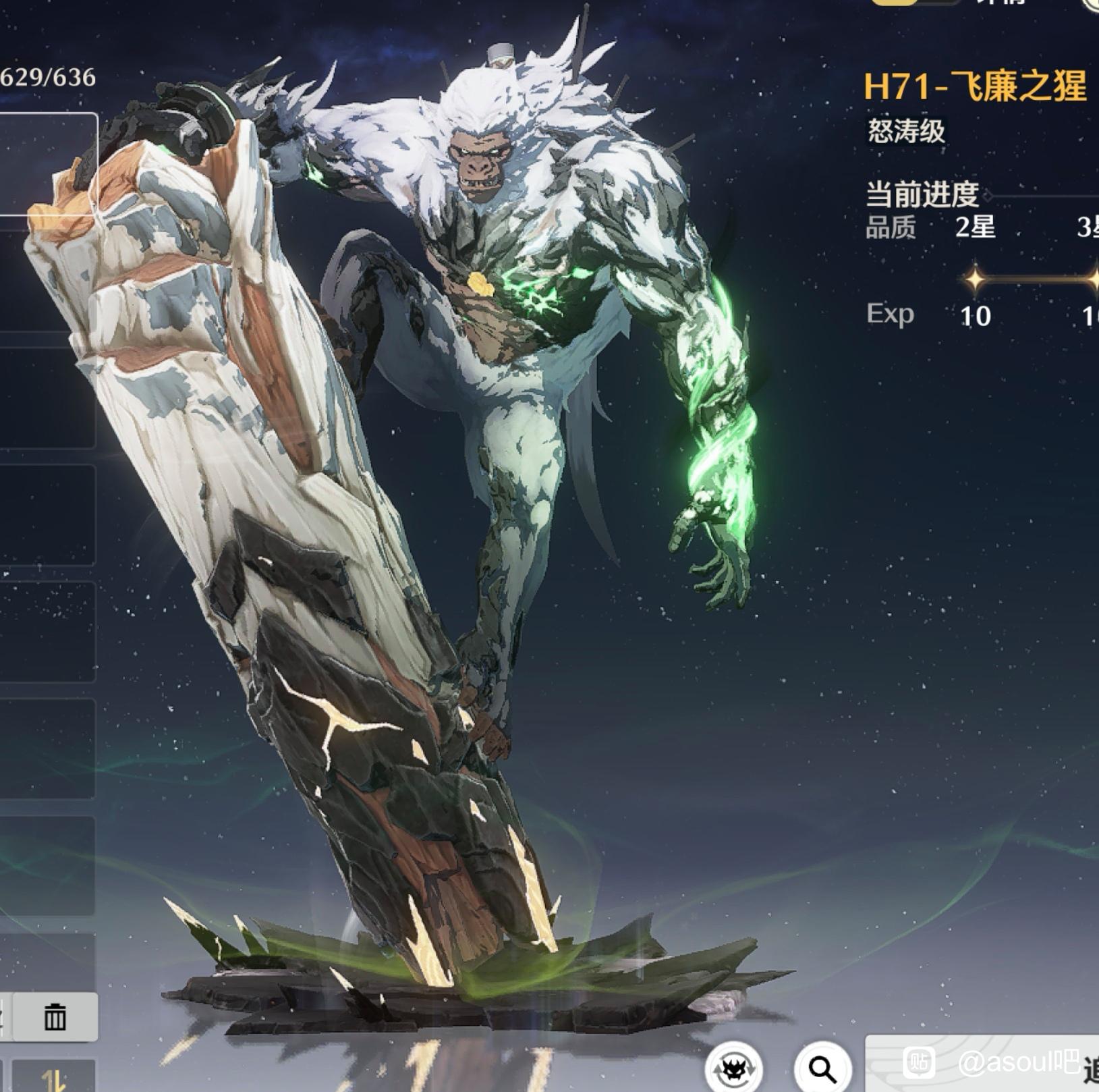Tap the monster swap icon with arrows
Viewport: 1099px width, 1092px height.
[x=734, y=1069]
